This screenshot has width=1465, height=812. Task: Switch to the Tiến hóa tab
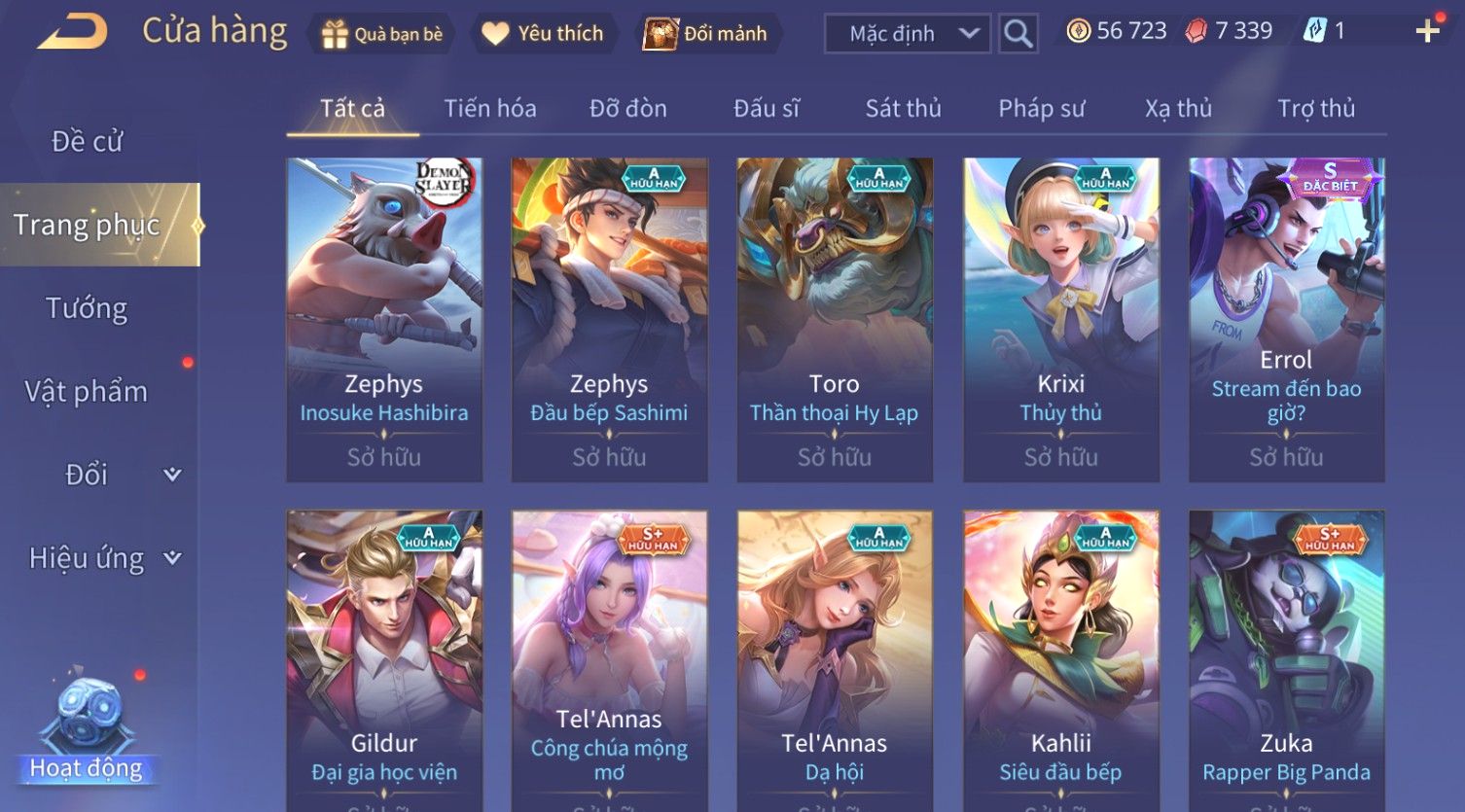[490, 109]
